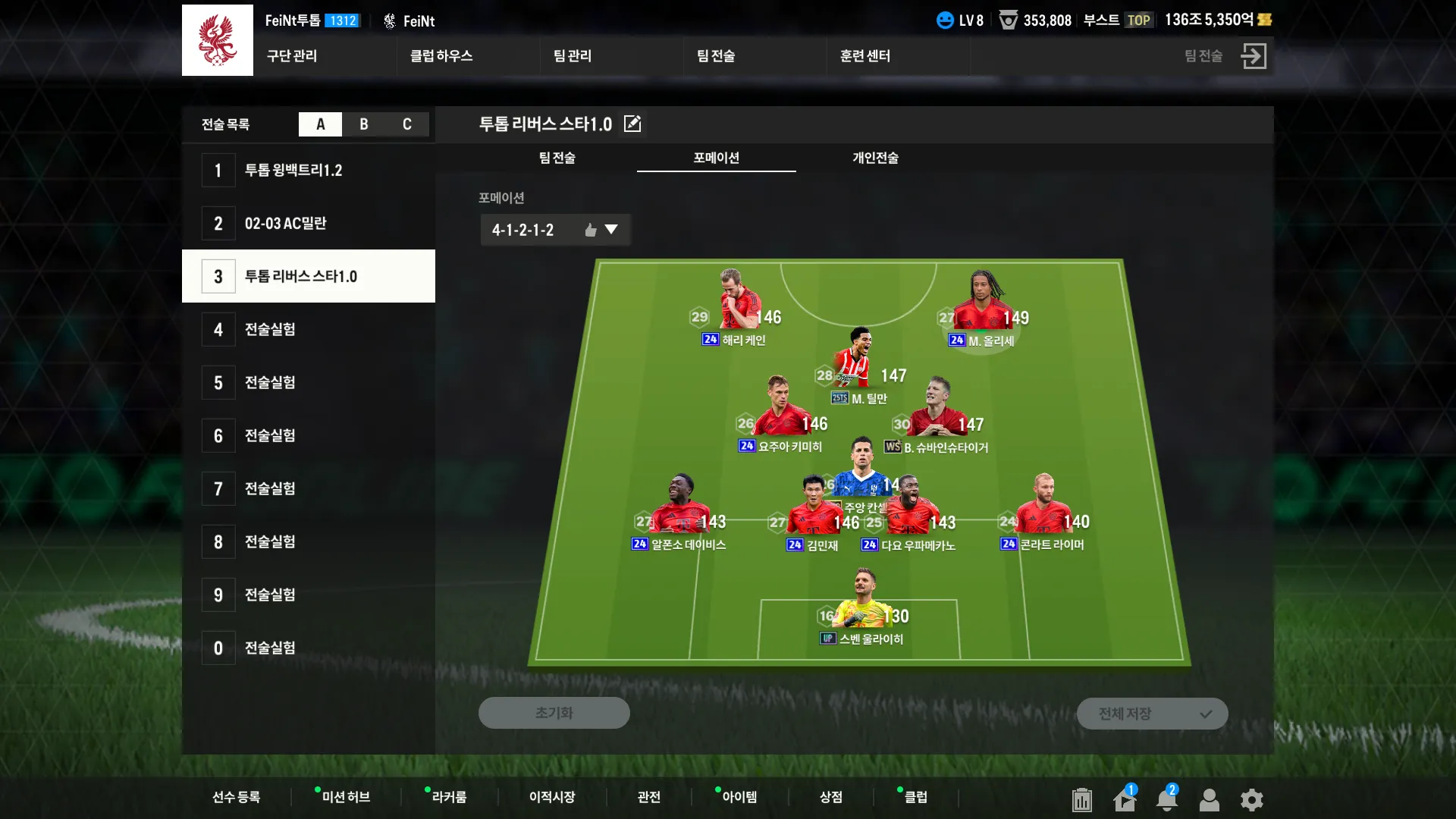Switch to the 팀 전술 sub-tab
The height and width of the screenshot is (819, 1456).
[557, 158]
